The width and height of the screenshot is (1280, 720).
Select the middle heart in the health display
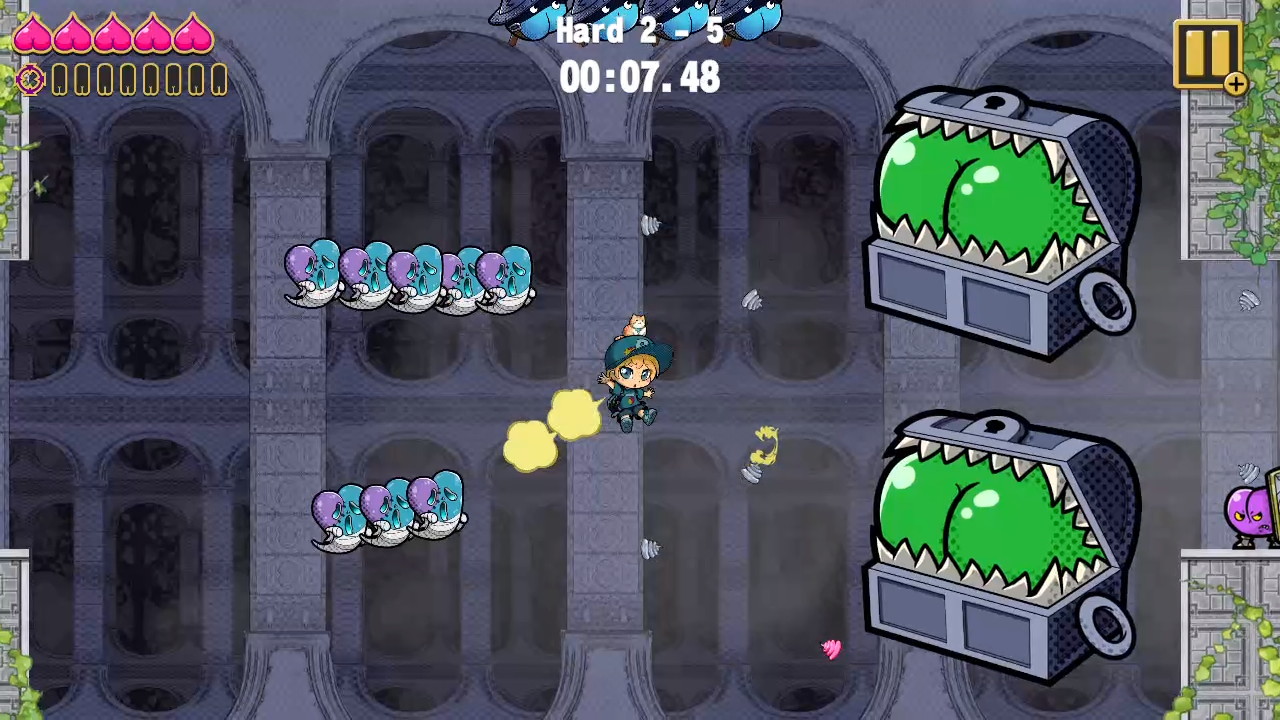114,37
